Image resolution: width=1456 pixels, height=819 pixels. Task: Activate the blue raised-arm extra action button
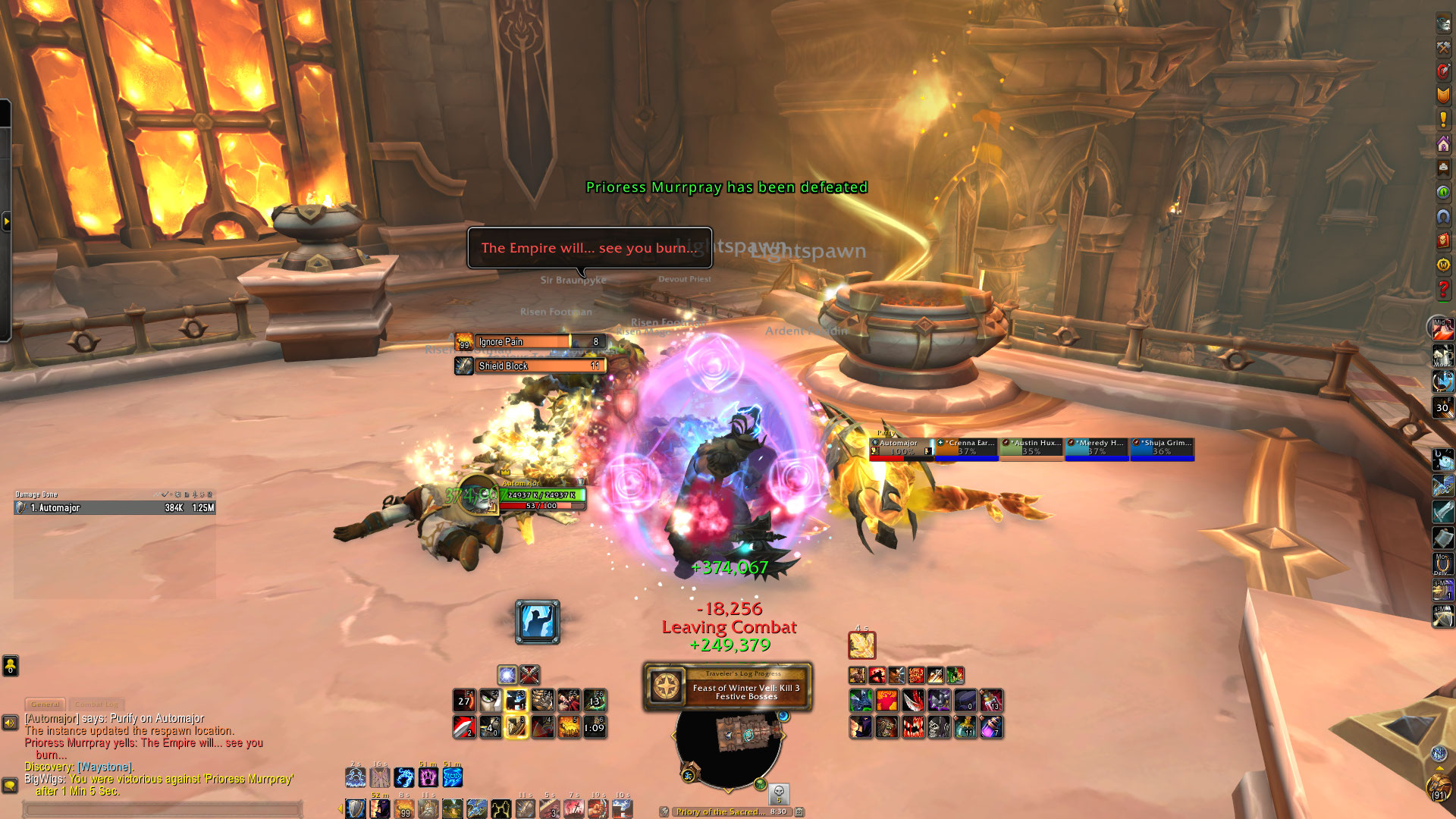537,622
